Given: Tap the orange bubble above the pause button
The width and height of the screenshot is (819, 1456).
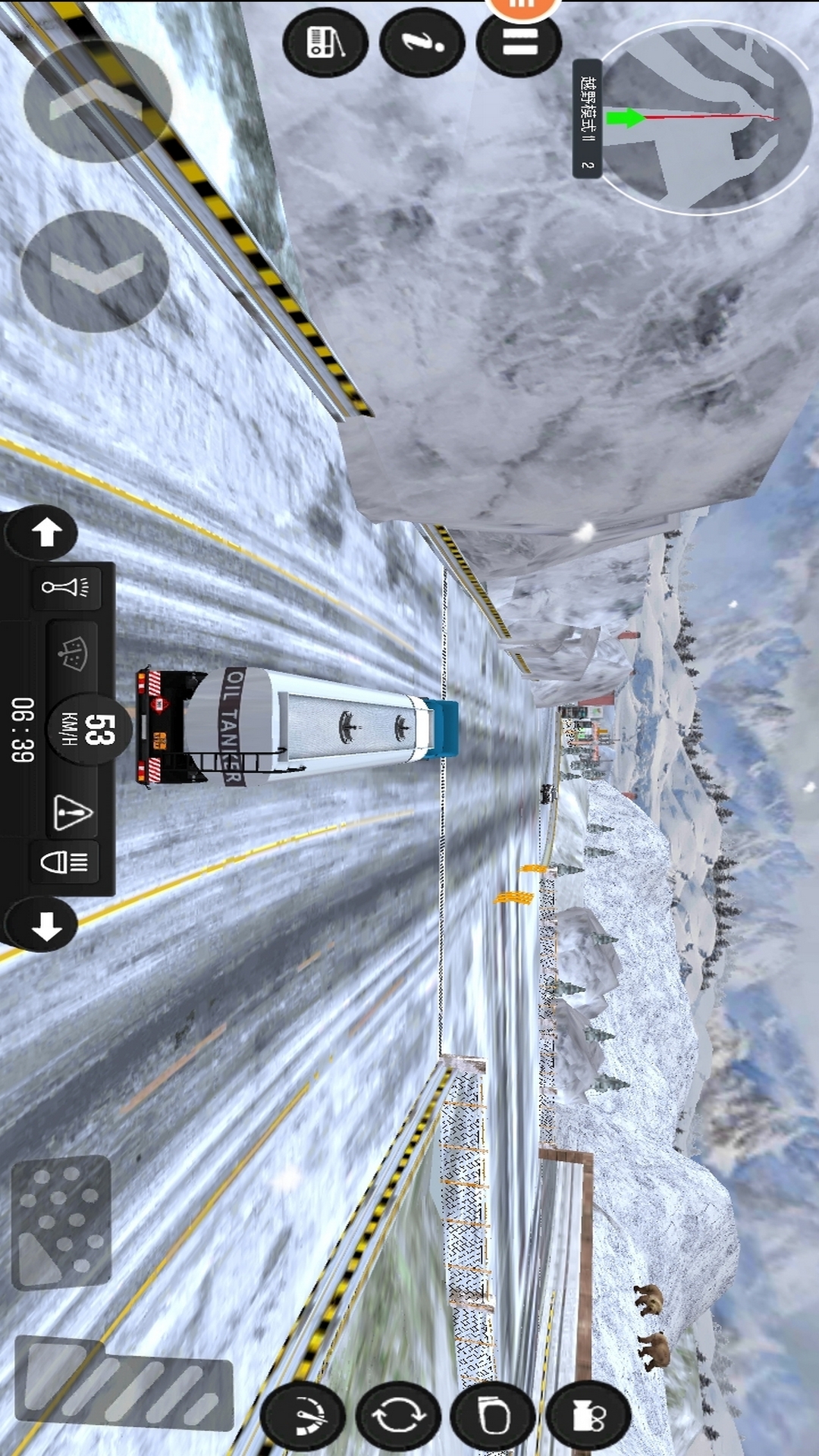Looking at the screenshot, I should point(522,6).
